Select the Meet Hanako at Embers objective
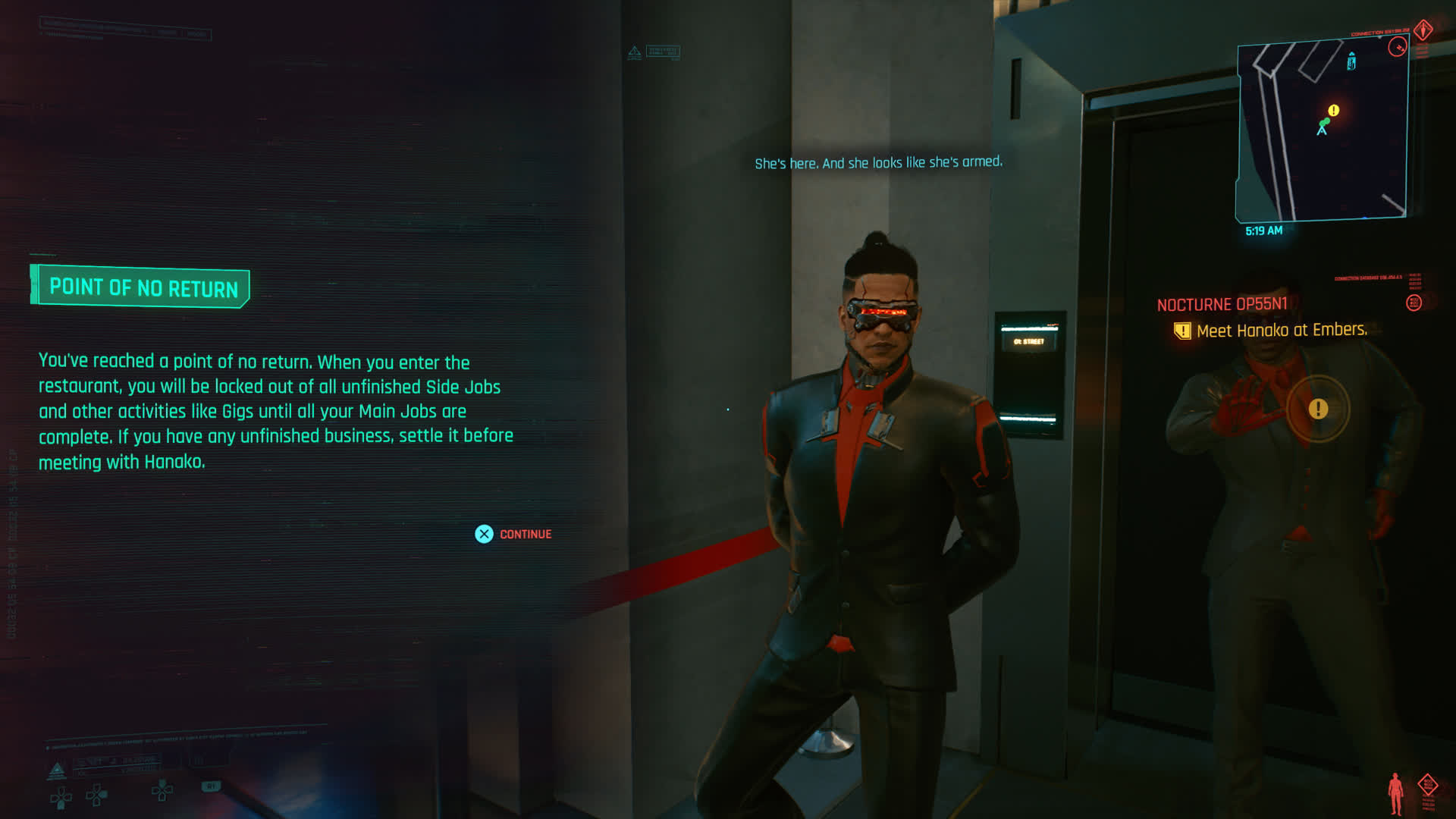The height and width of the screenshot is (819, 1456). pyautogui.click(x=1281, y=331)
